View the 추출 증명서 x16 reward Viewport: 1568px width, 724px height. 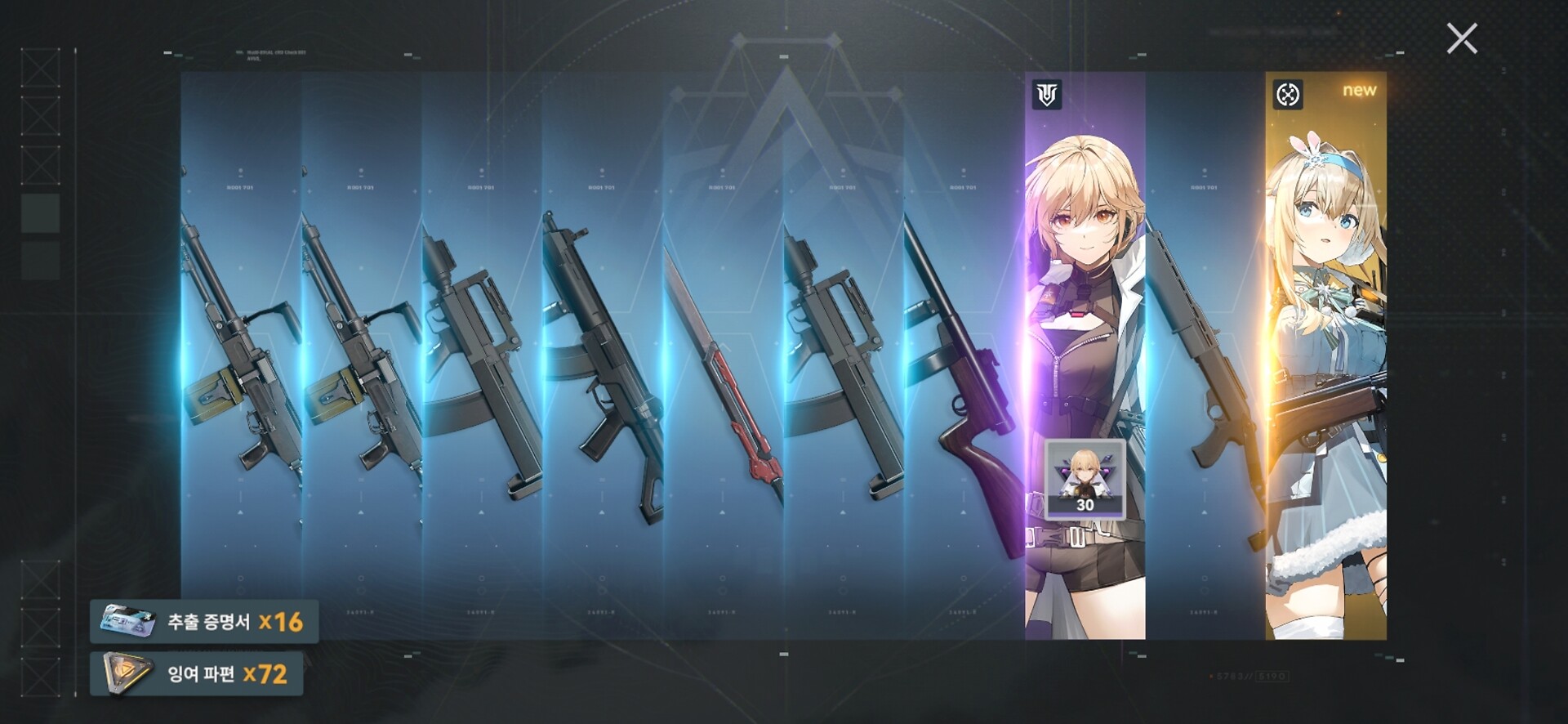point(204,622)
